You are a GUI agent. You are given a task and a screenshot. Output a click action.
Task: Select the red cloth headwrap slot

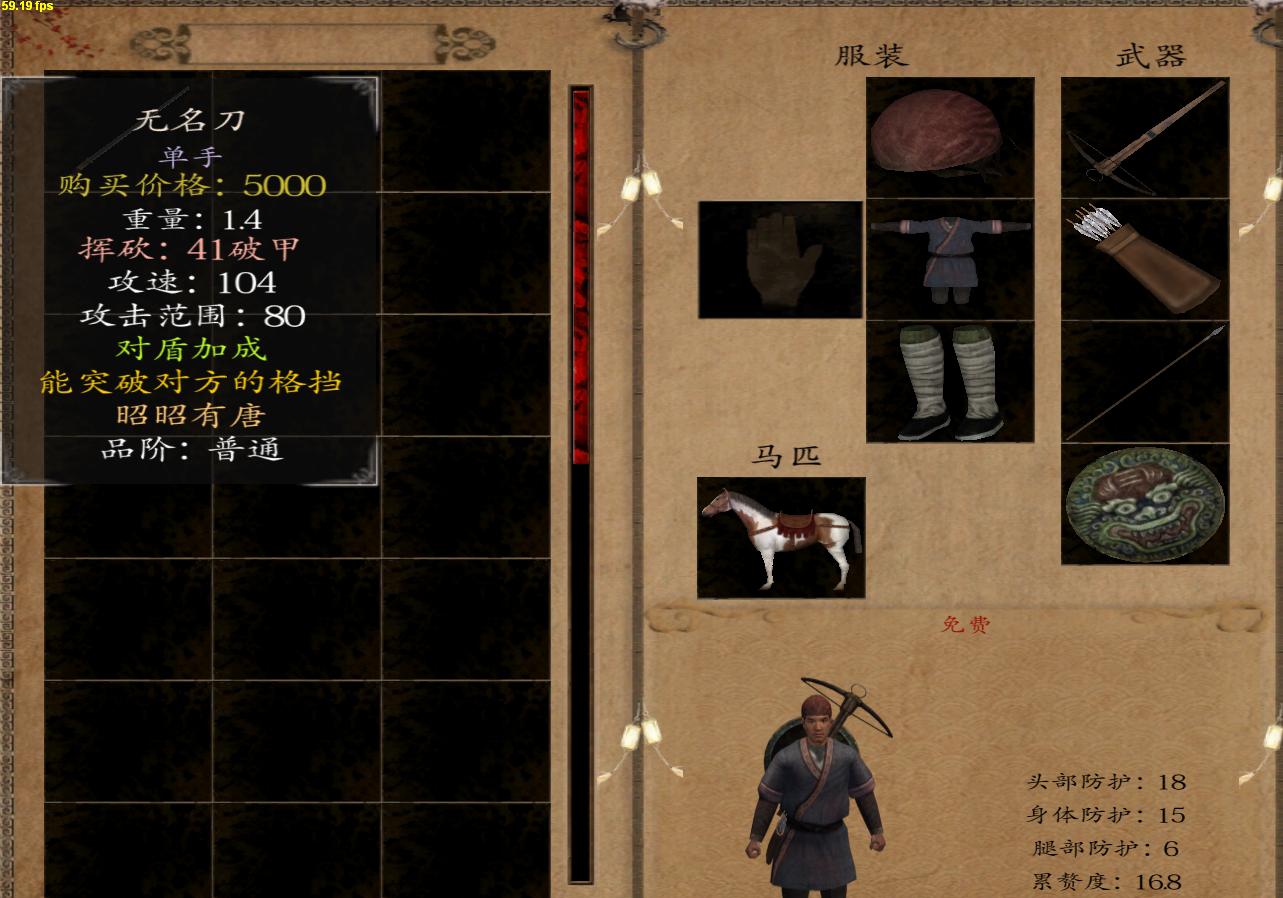click(950, 137)
